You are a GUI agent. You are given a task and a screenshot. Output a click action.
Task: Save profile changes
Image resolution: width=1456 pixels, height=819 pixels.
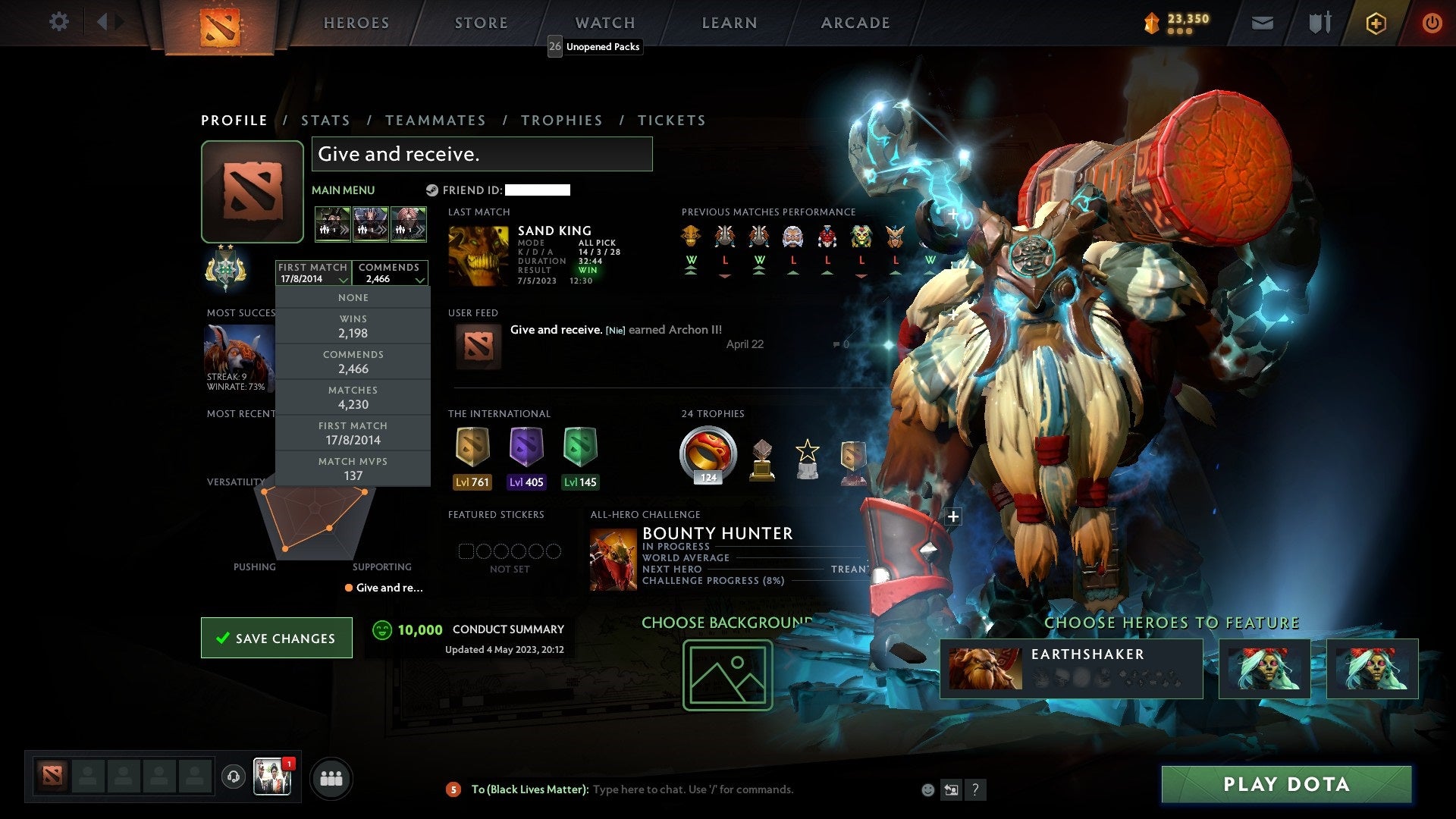(277, 638)
